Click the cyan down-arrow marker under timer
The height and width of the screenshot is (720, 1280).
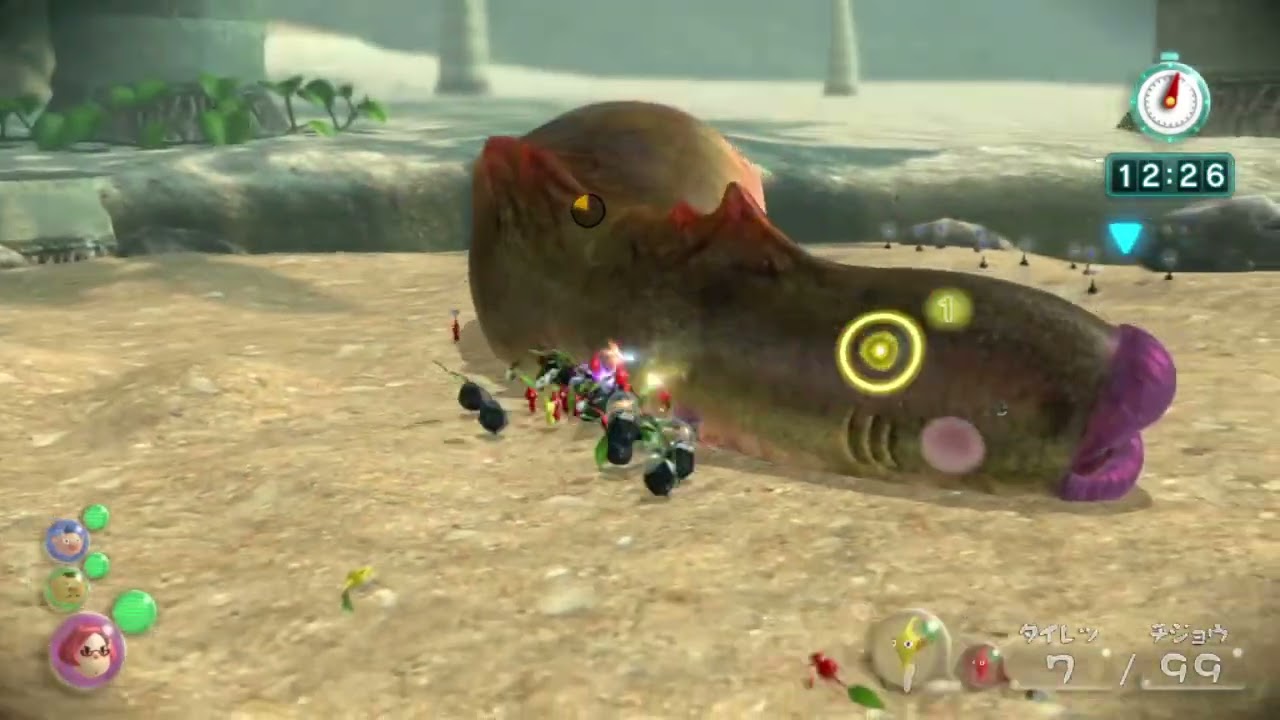coord(1125,238)
